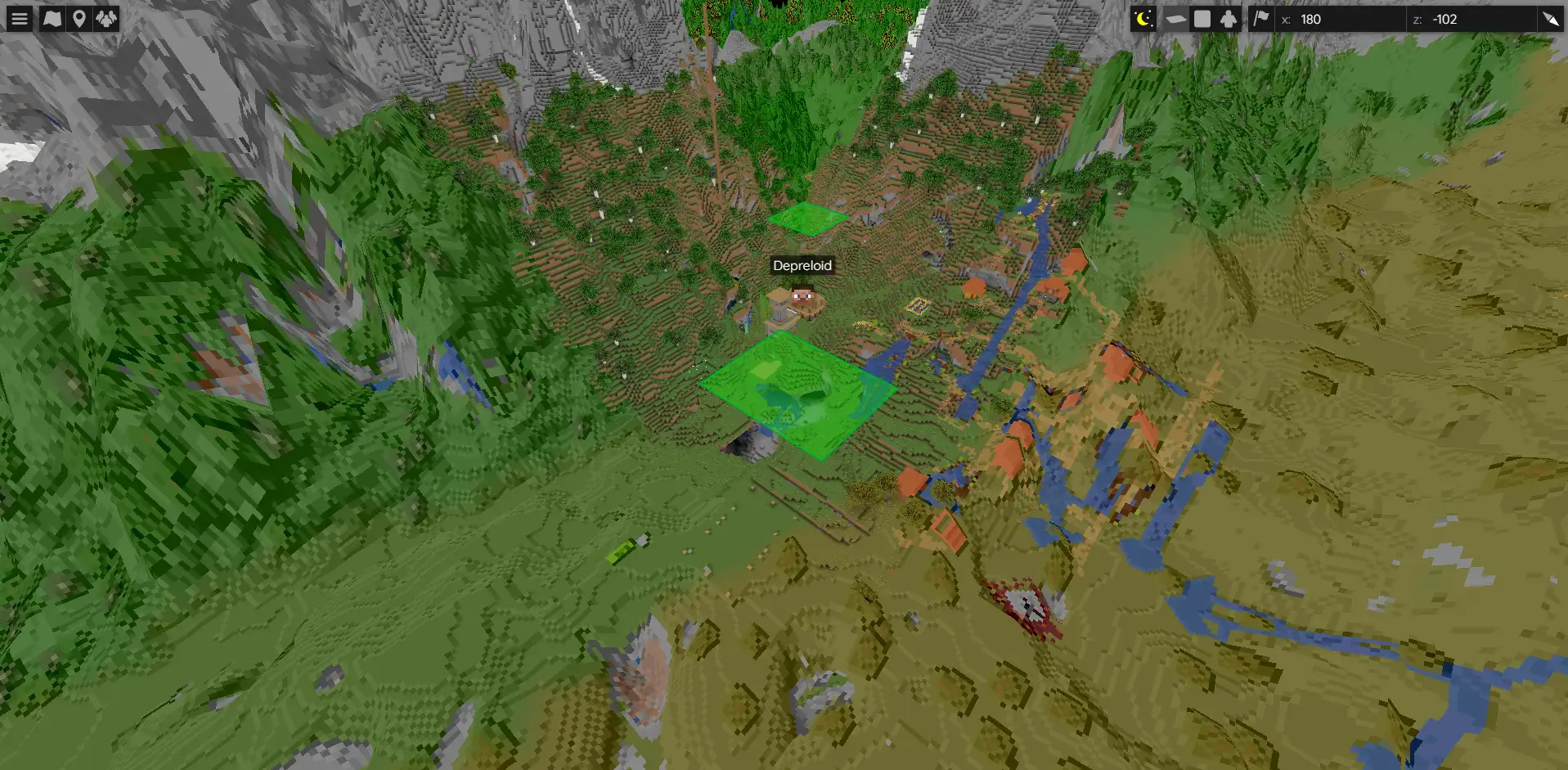Switch to perspective view mode
1568x770 pixels.
[x=1175, y=19]
